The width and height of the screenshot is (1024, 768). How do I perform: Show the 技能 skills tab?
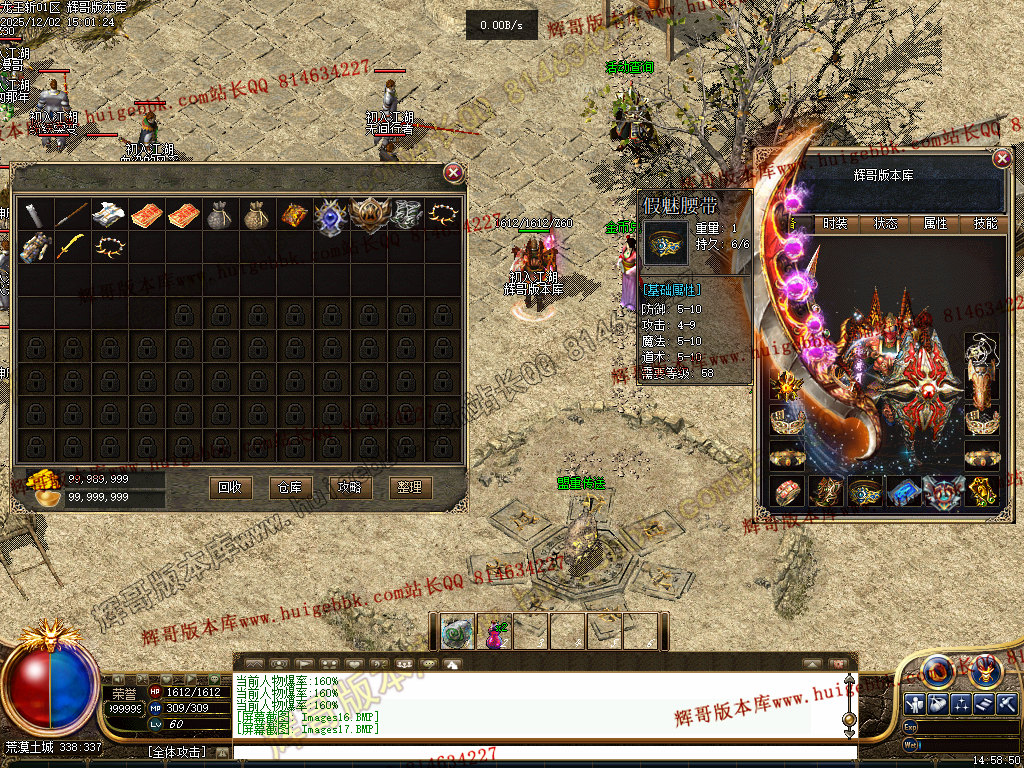[985, 224]
